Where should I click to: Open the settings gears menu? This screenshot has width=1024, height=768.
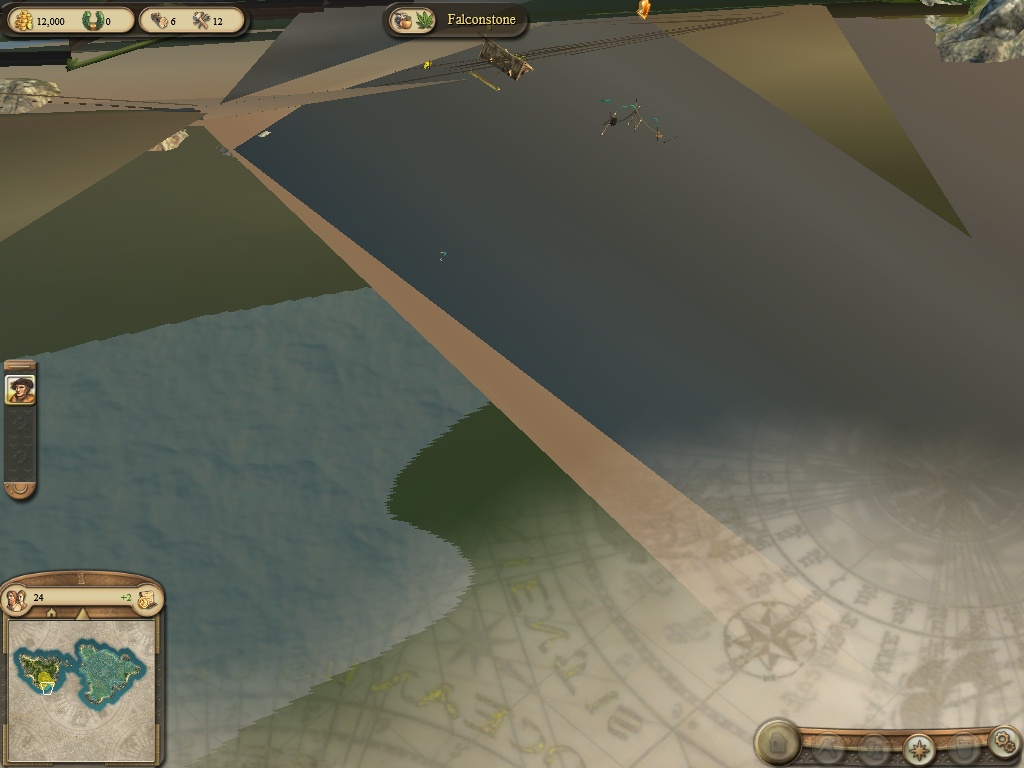(x=1003, y=741)
